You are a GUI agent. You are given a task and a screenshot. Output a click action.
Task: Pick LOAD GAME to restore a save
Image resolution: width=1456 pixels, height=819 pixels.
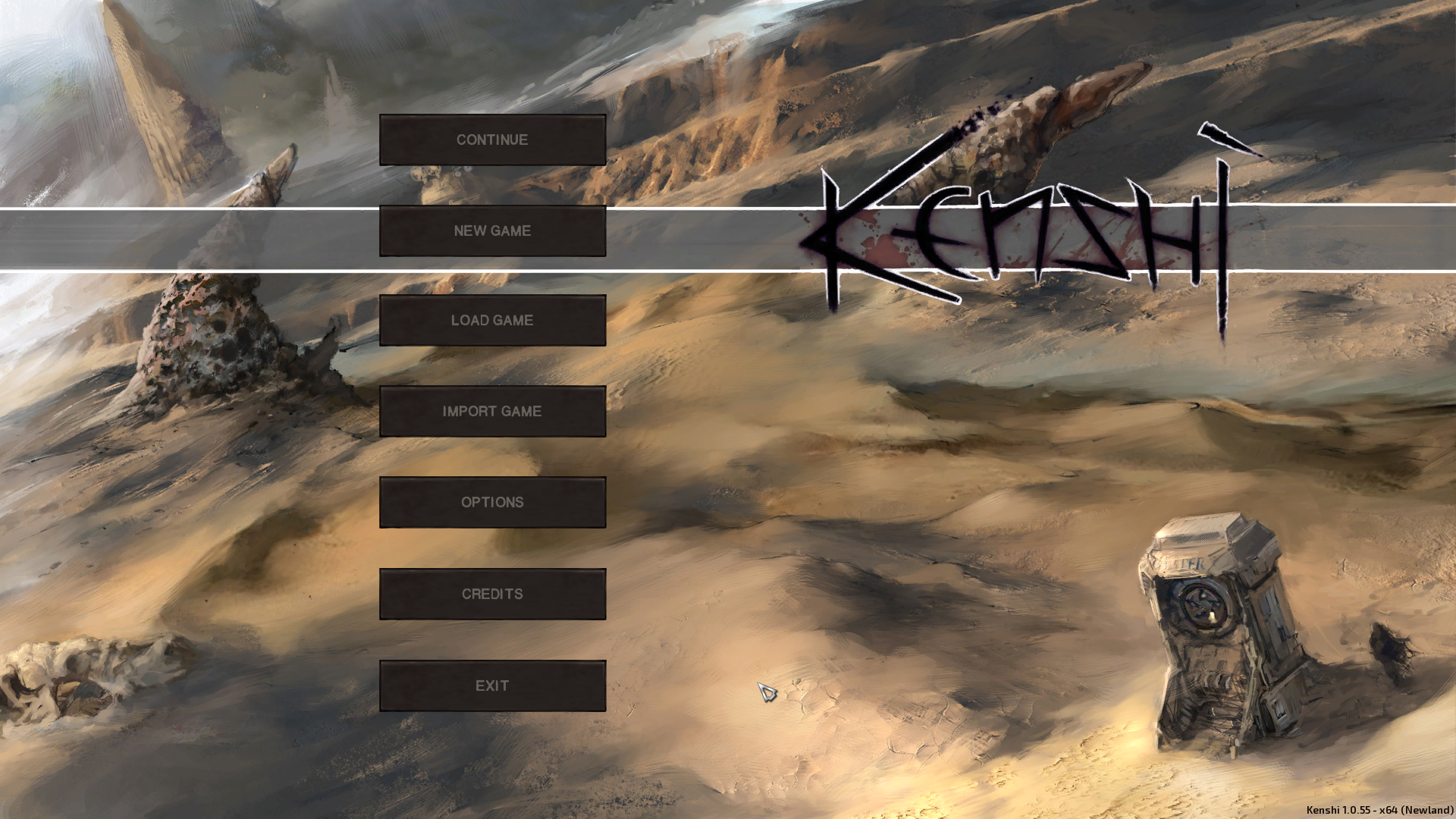(492, 320)
